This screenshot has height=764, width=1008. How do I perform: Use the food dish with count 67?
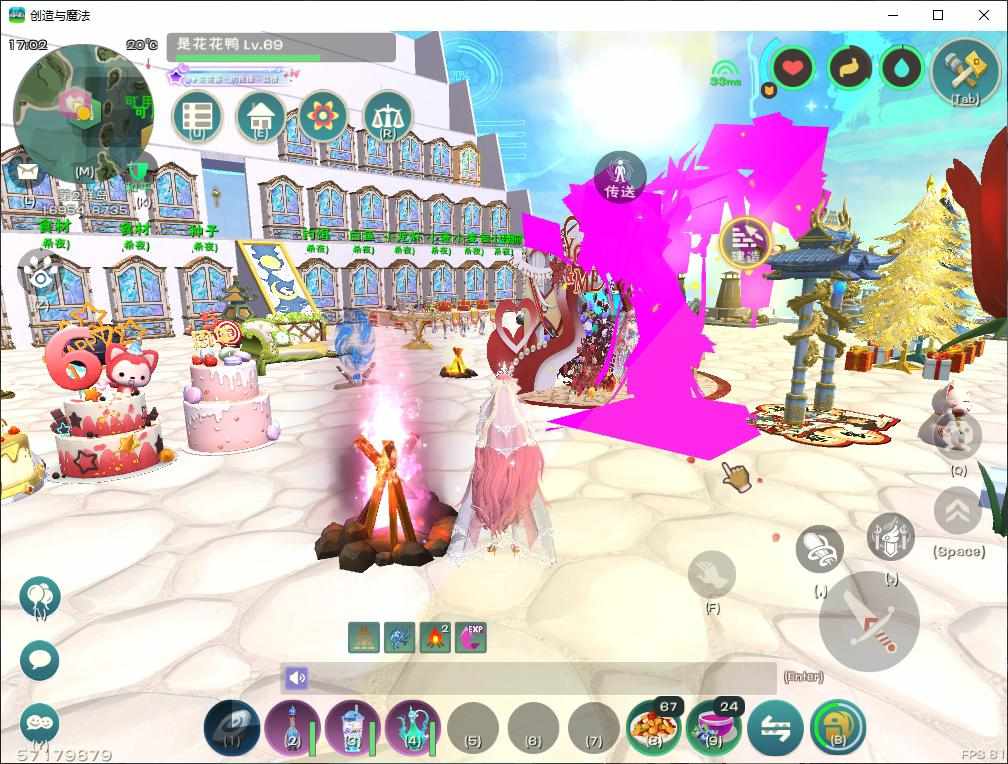pyautogui.click(x=653, y=727)
